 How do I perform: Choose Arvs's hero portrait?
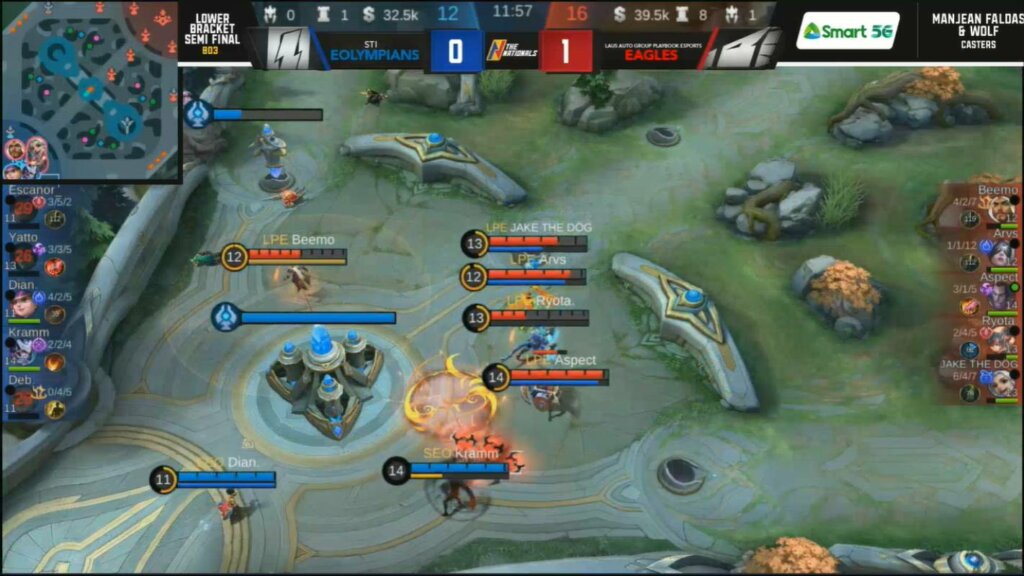tap(1001, 254)
